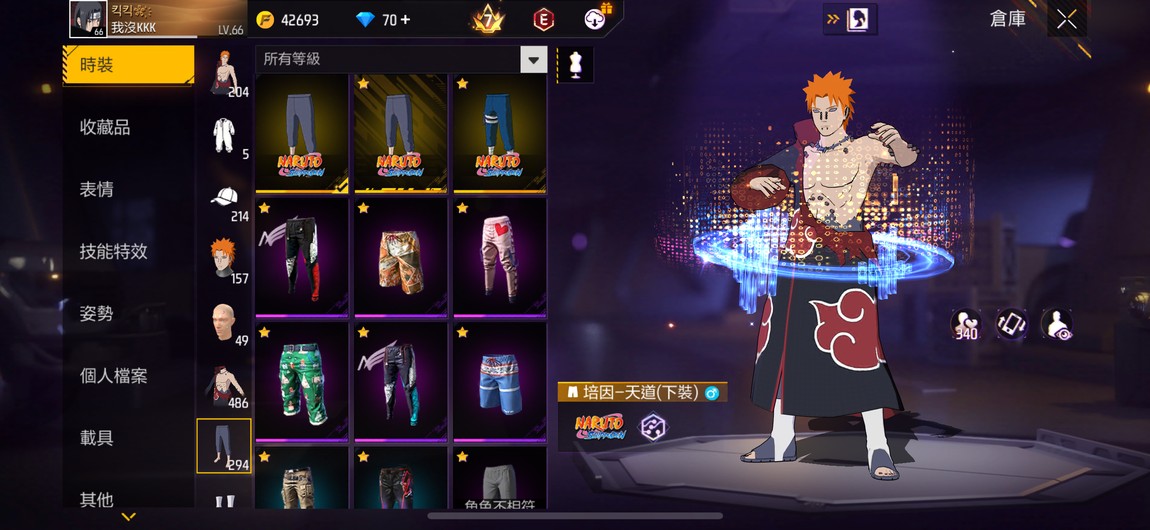
Task: Open the 所有等級 filter dropdown
Action: (533, 59)
